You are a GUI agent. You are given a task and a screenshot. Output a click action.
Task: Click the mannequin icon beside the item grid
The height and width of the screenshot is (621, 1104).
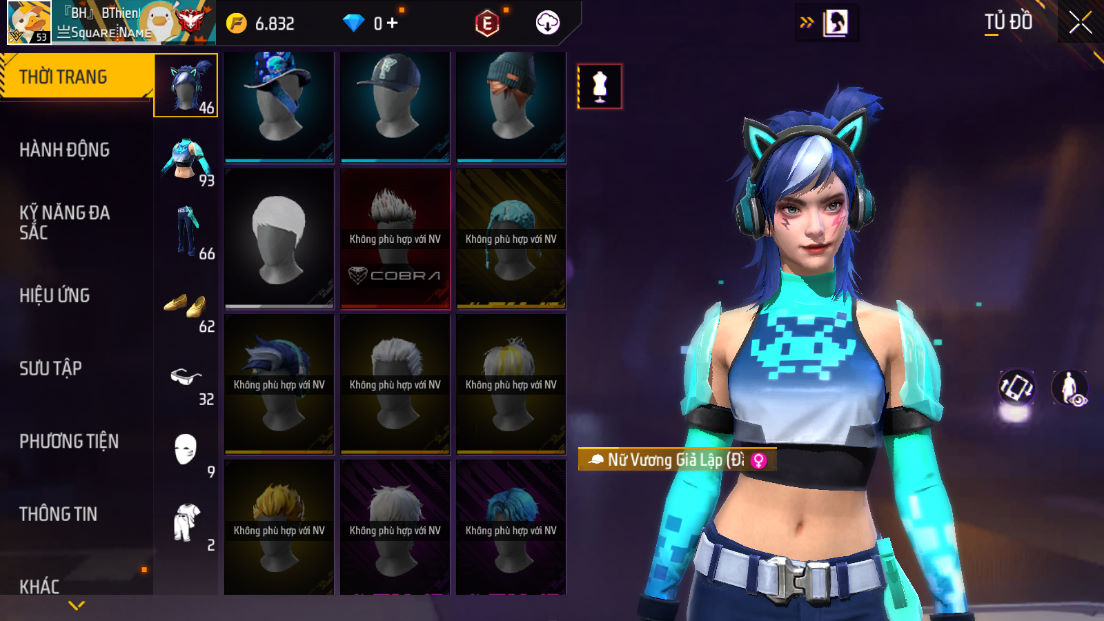point(600,86)
